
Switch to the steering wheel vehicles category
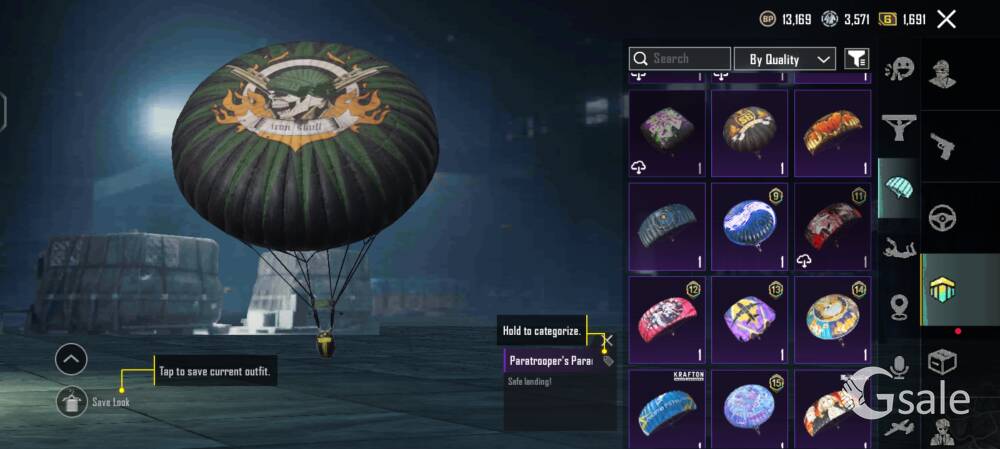(942, 217)
